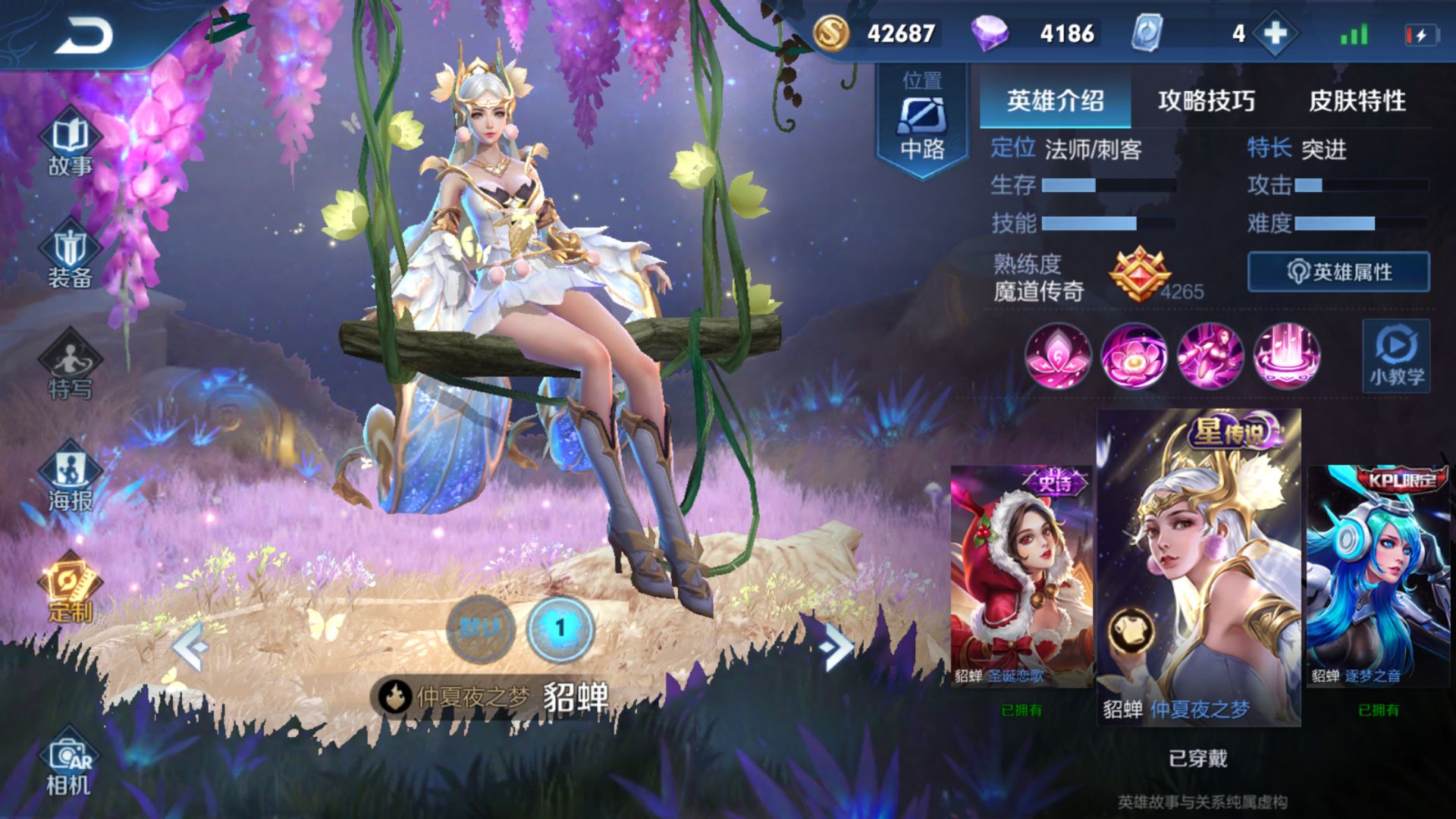This screenshot has height=819, width=1456.
Task: Open the 海报 poster view
Action: (x=70, y=480)
